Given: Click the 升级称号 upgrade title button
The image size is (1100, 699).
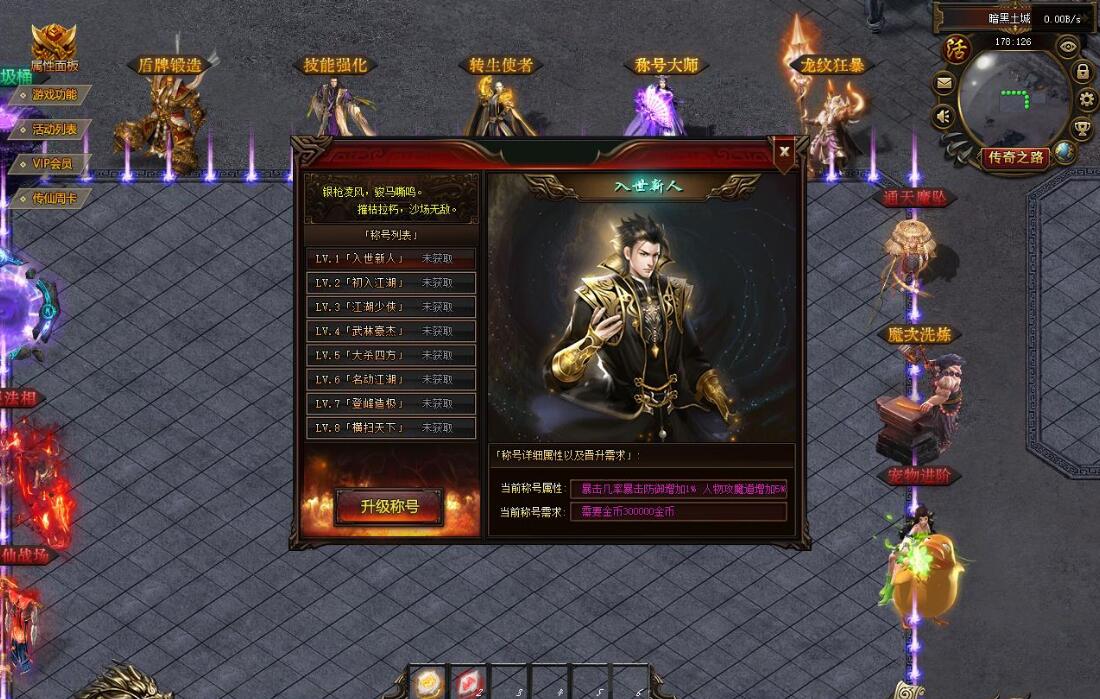Looking at the screenshot, I should [x=390, y=506].
